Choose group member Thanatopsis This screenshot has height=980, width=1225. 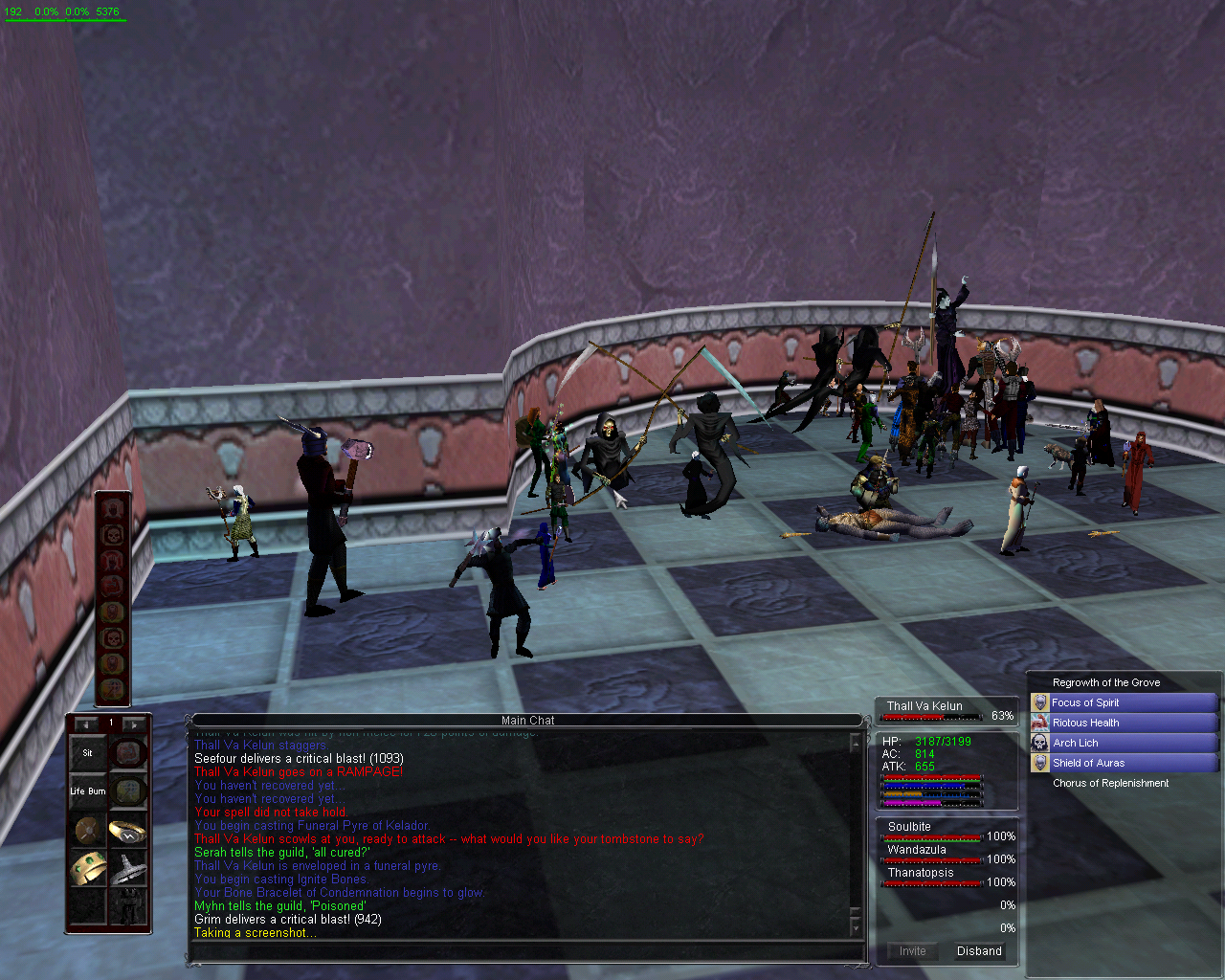[x=920, y=873]
